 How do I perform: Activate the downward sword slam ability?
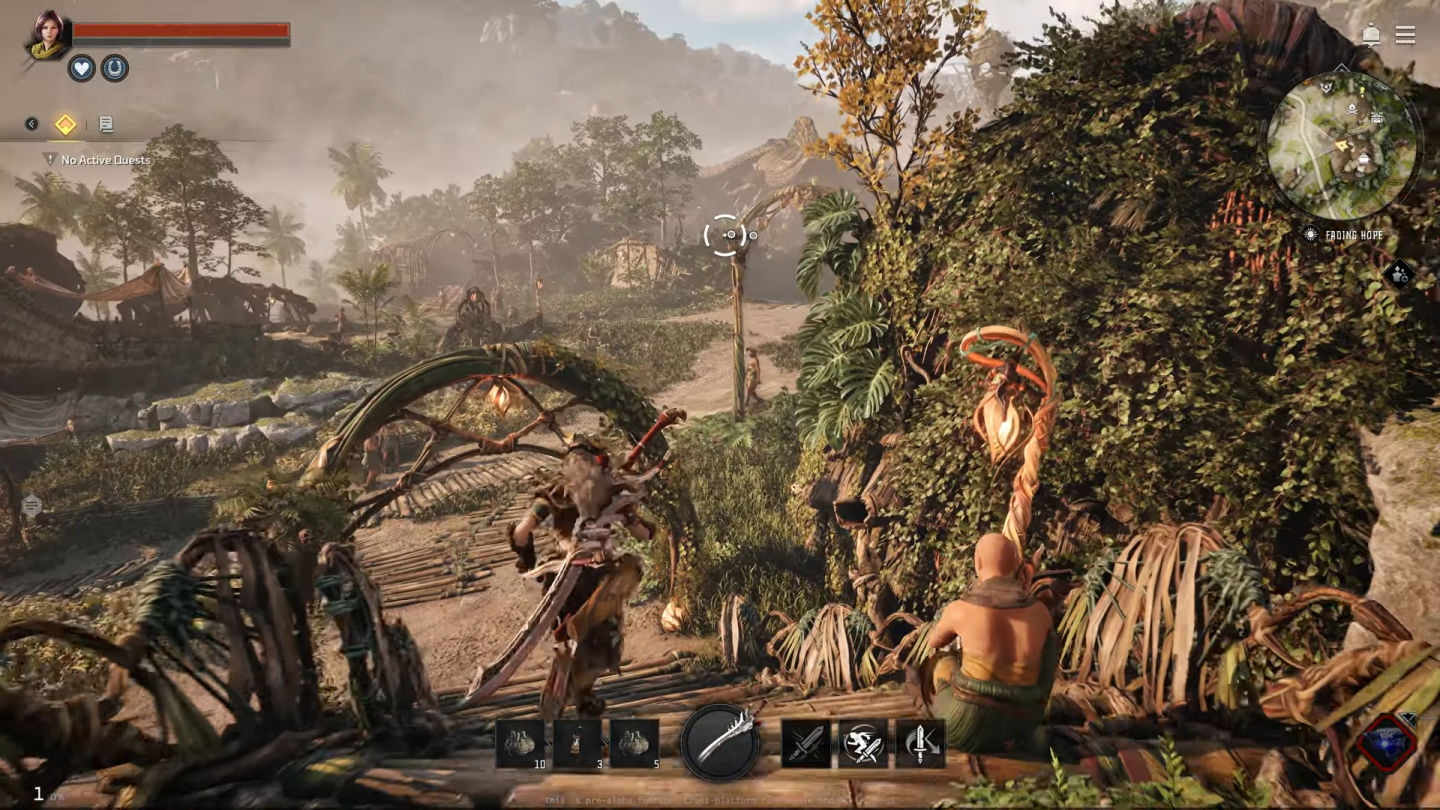tap(920, 744)
